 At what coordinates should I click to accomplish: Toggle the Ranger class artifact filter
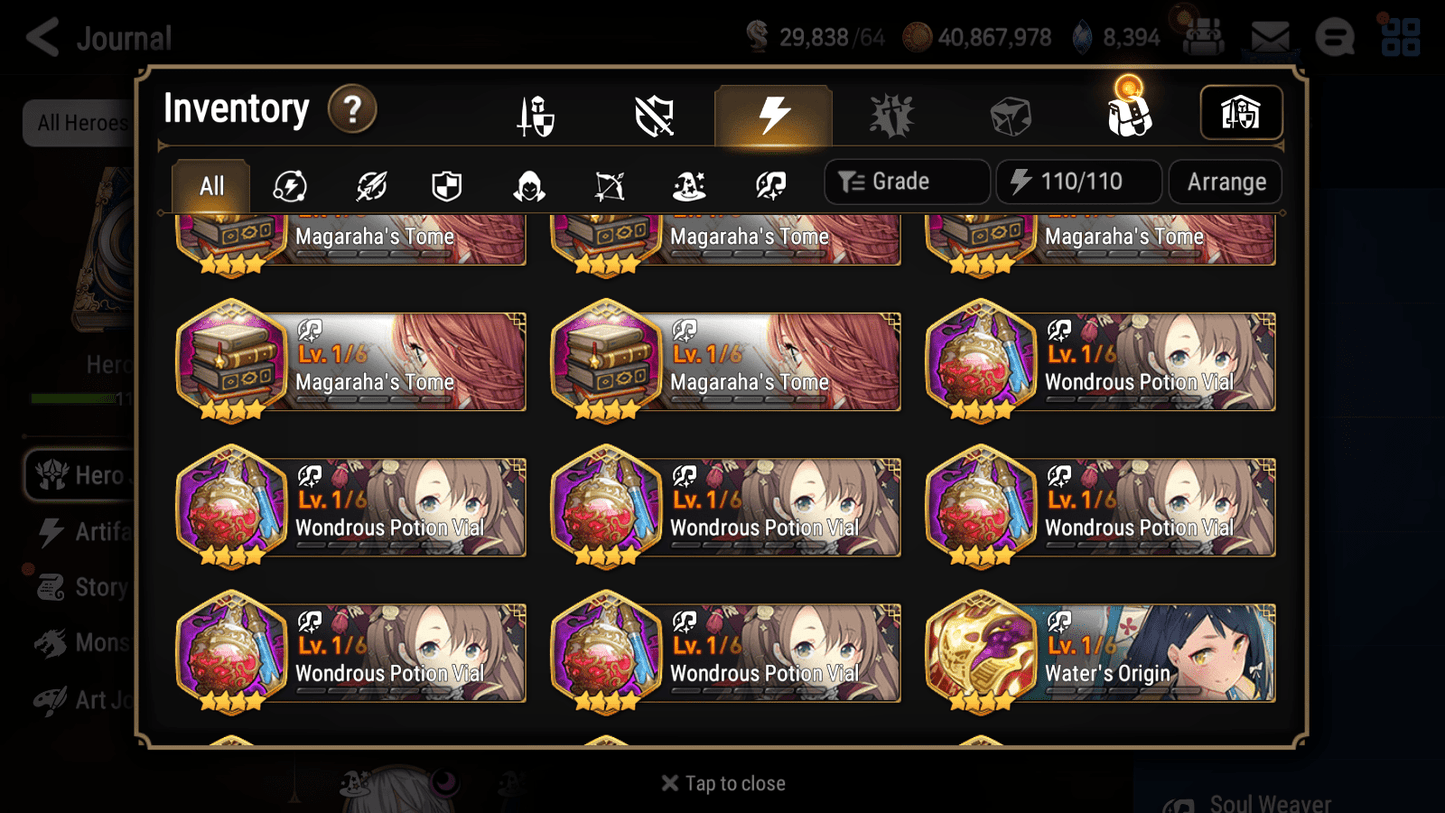pos(607,185)
